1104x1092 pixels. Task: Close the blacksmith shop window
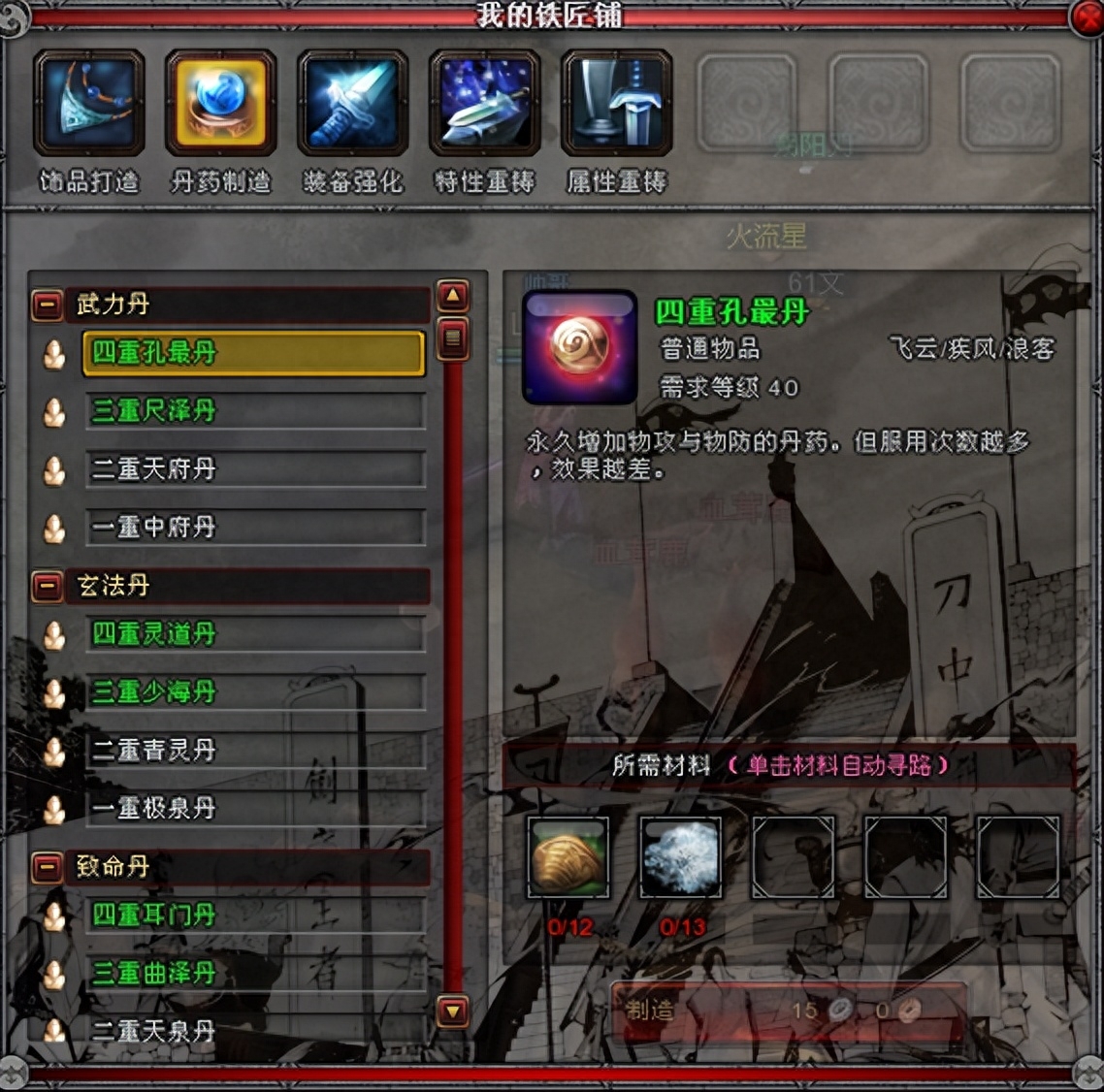[x=1087, y=16]
